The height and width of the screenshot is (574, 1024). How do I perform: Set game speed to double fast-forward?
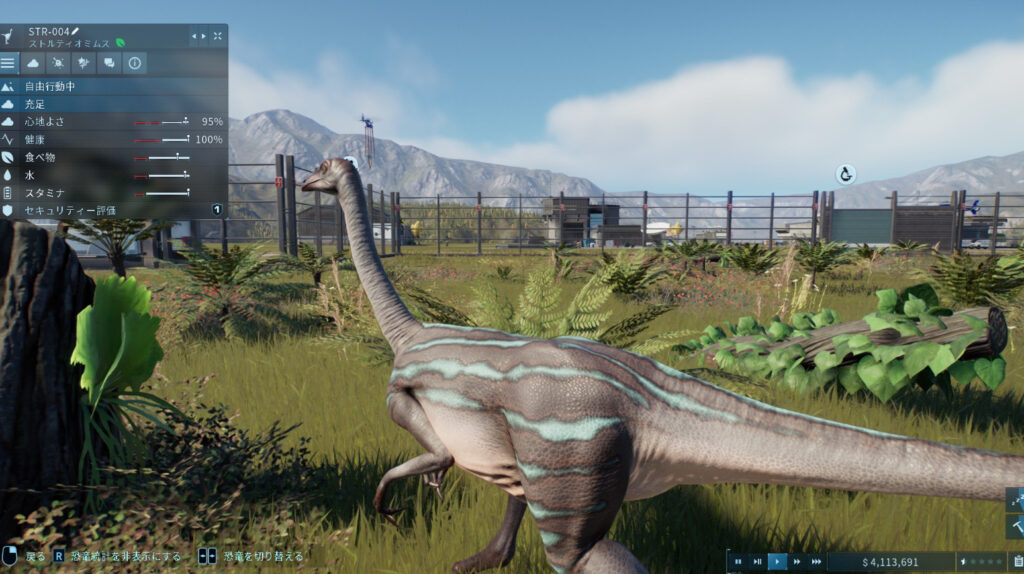797,562
